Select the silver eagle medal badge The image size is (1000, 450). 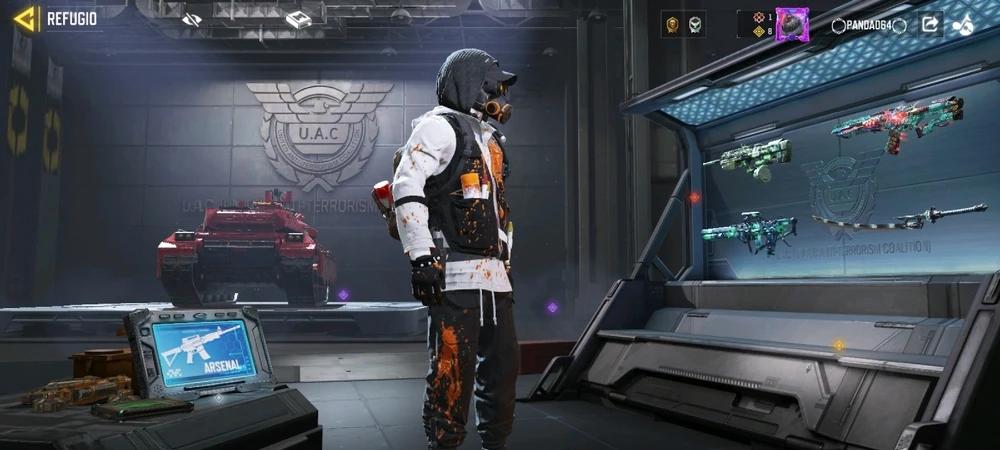pos(694,24)
